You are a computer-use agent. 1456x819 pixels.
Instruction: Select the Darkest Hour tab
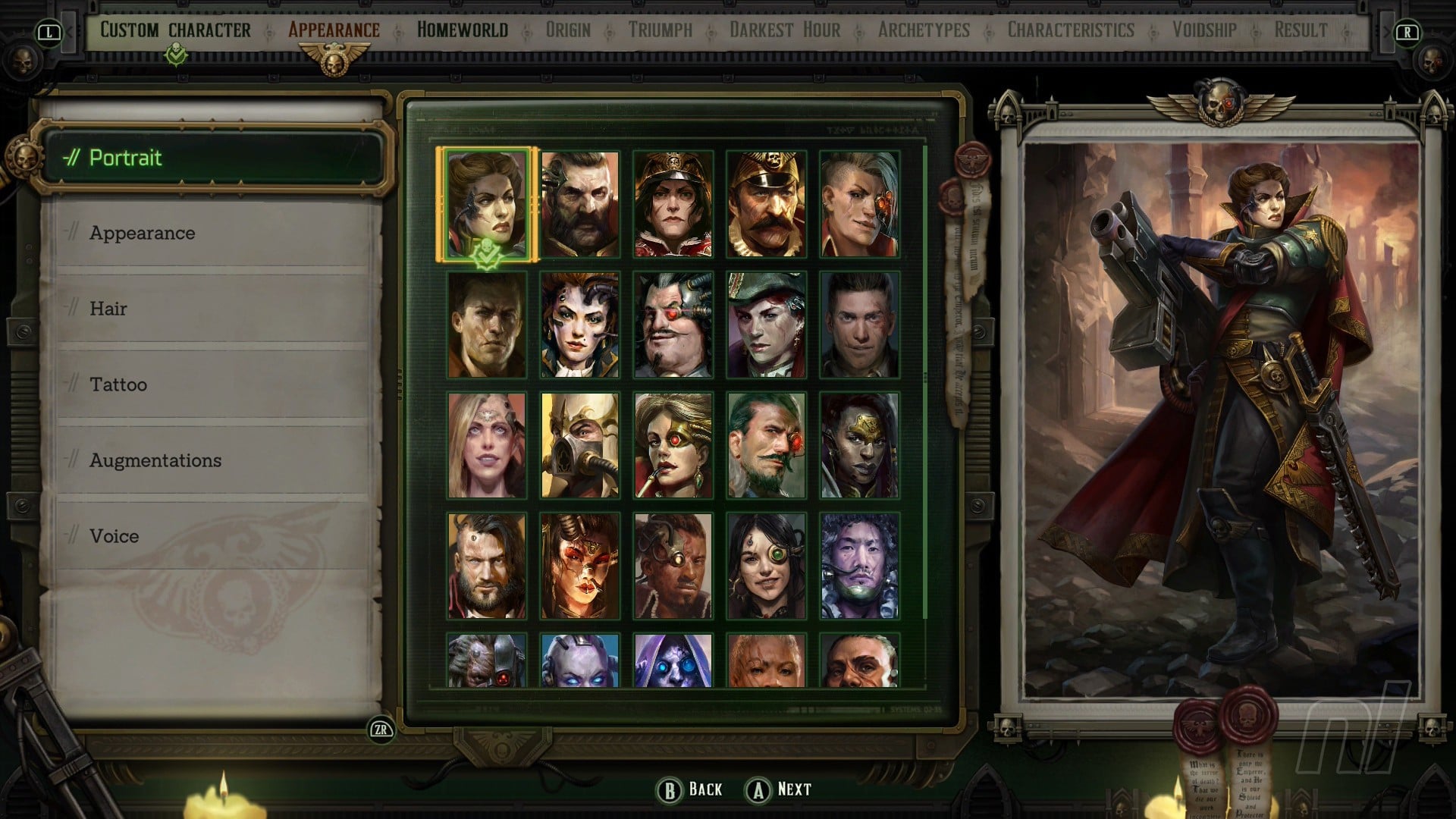[785, 30]
